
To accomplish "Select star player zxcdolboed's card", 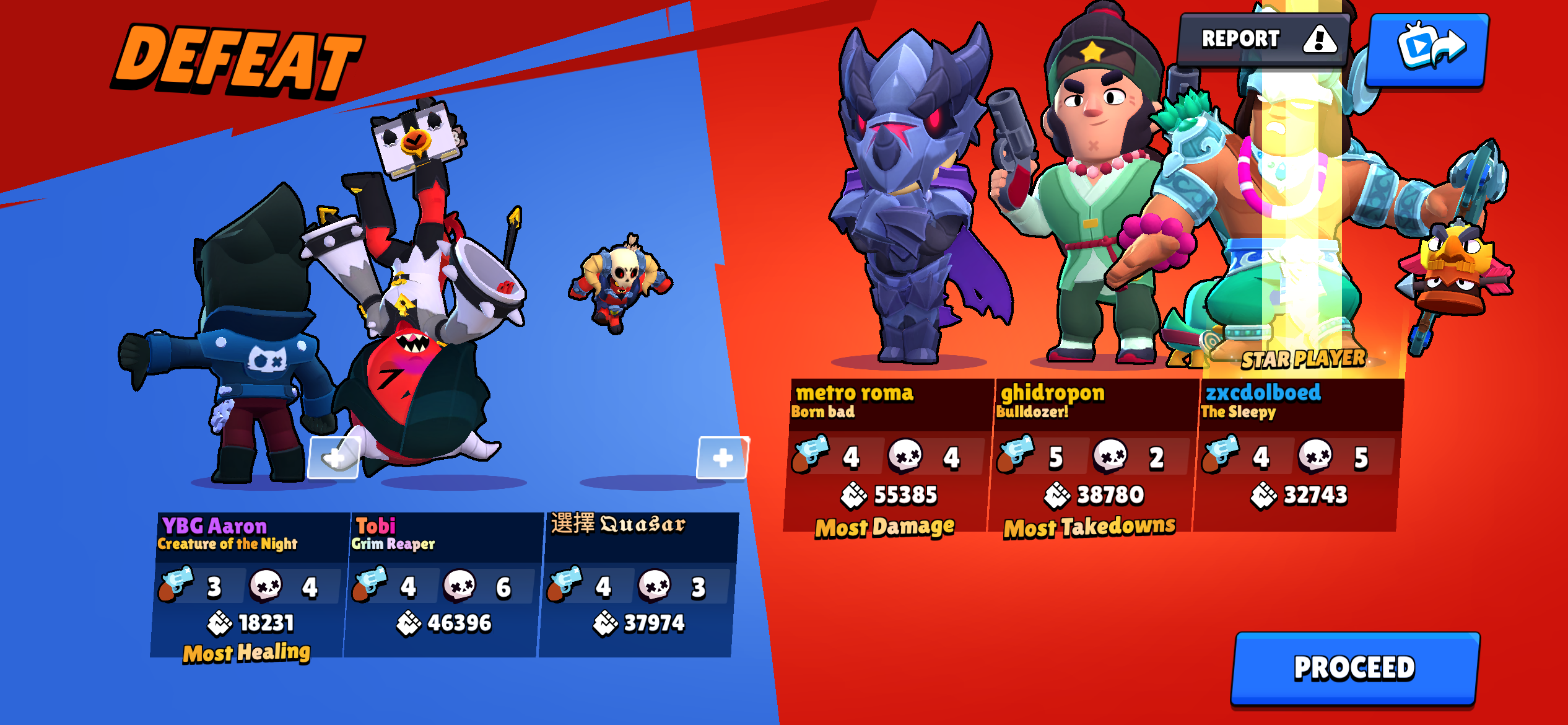I will point(1297,455).
